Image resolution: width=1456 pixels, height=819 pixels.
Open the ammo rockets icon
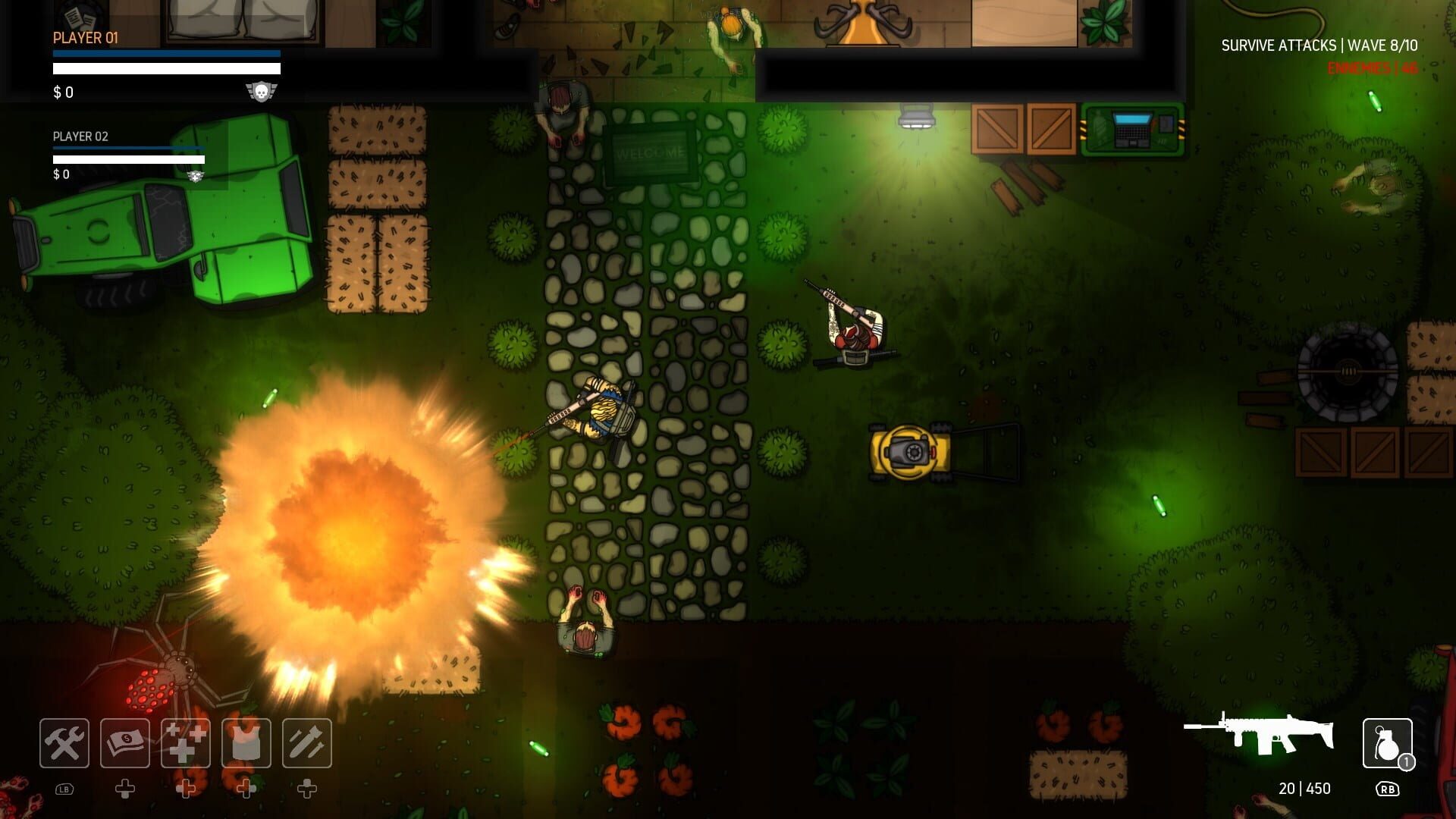point(306,743)
